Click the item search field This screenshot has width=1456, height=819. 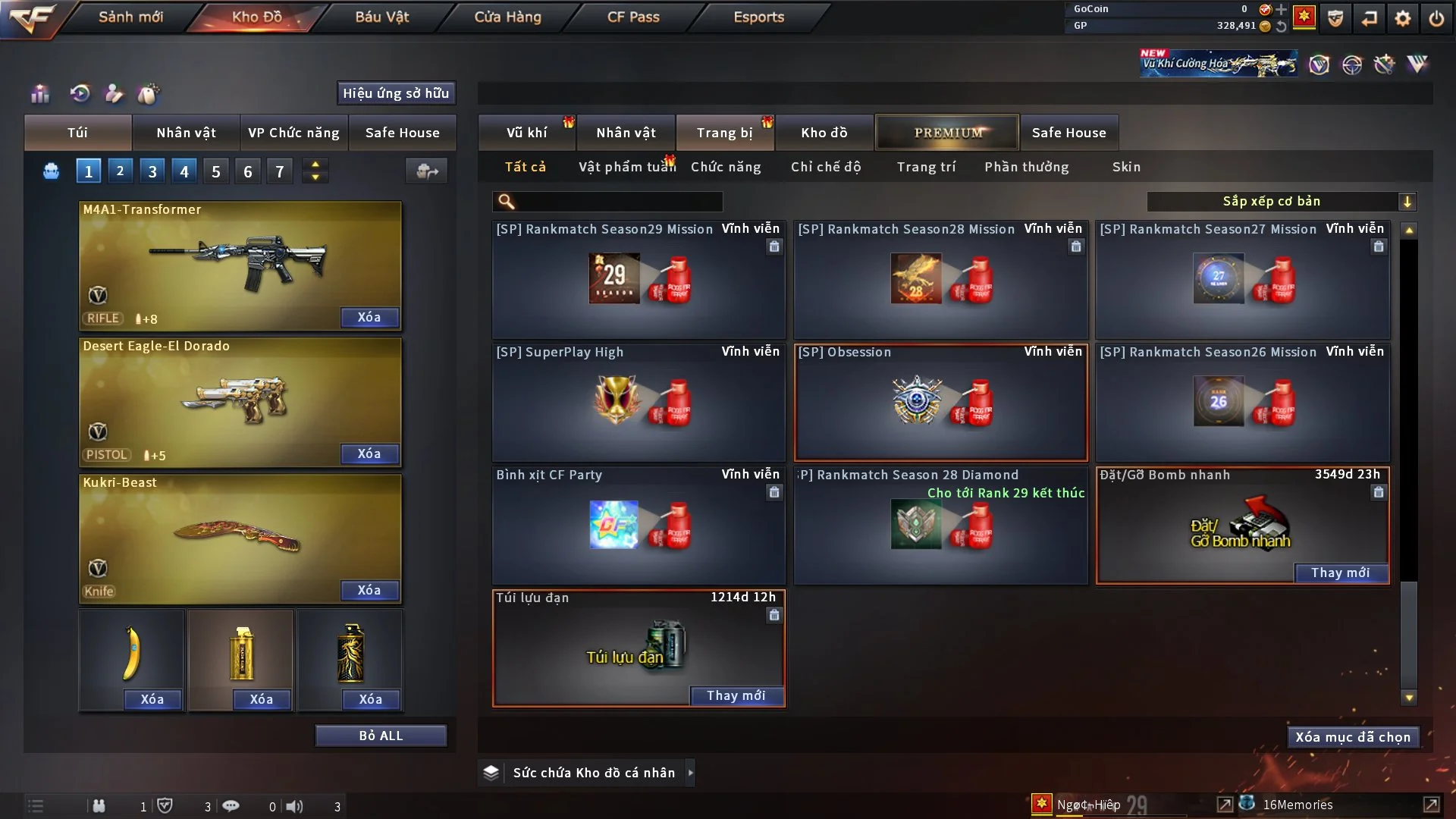tap(618, 202)
